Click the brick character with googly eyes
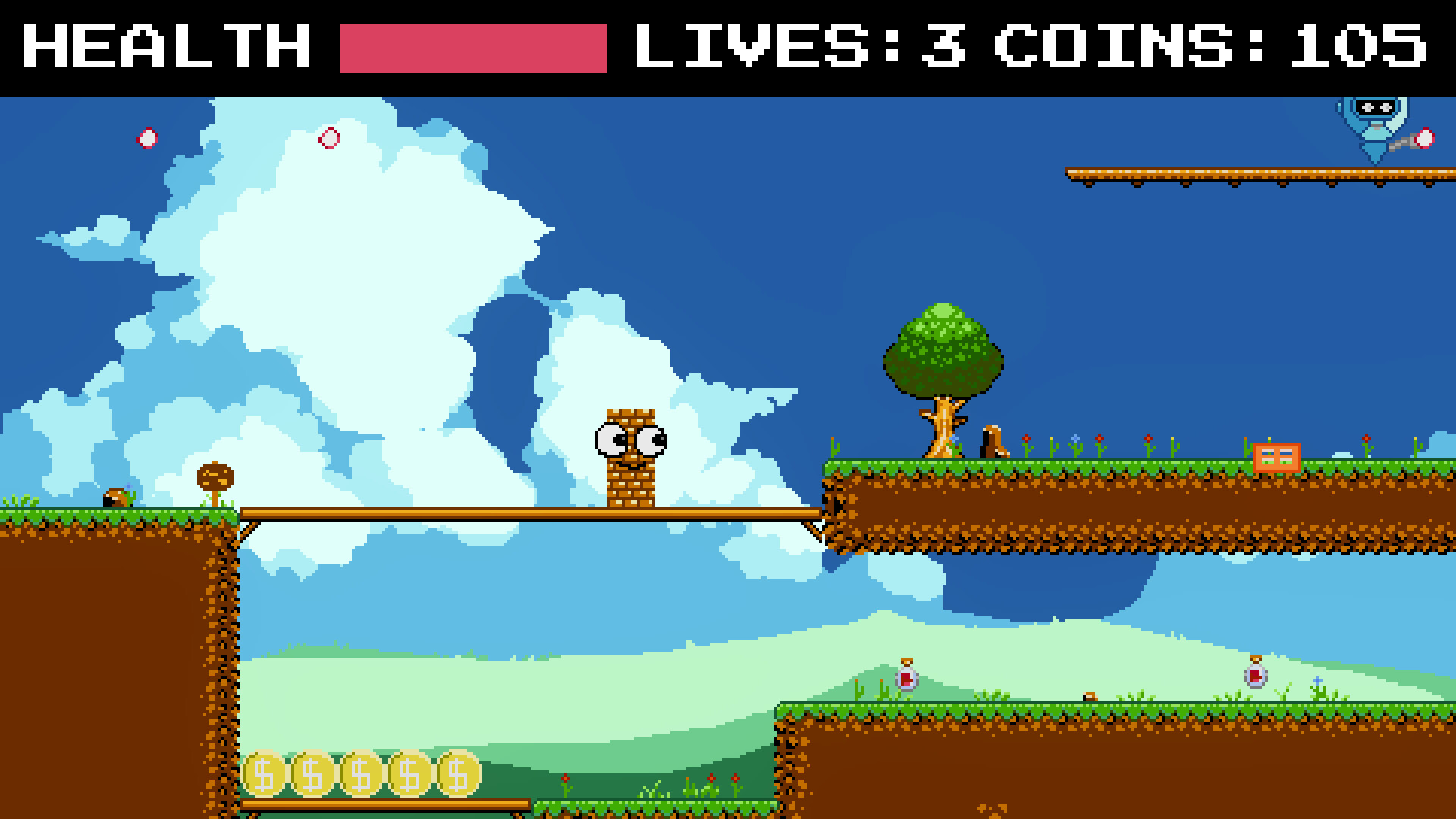 coord(631,455)
